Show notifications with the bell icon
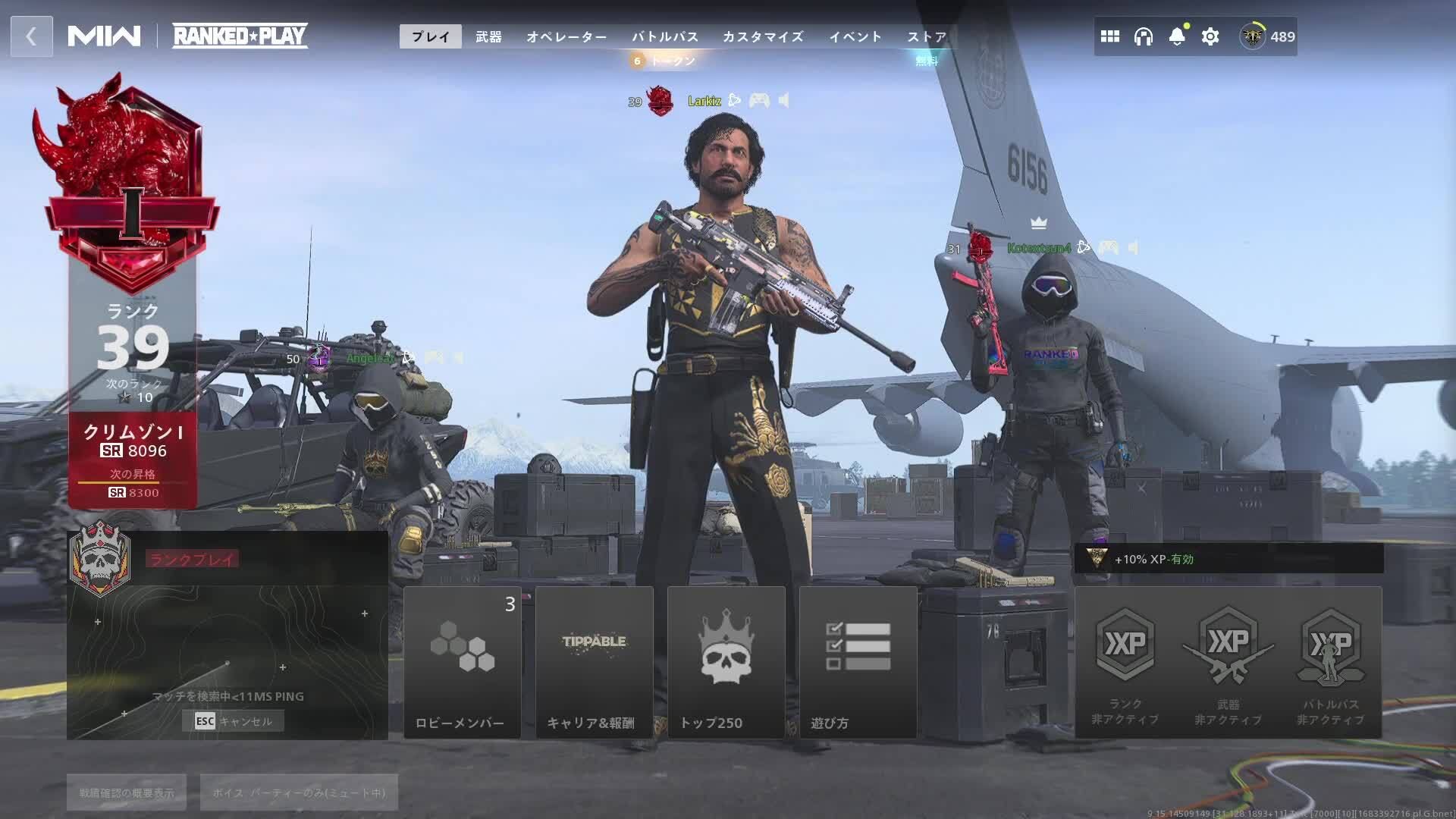This screenshot has height=819, width=1456. [x=1177, y=36]
